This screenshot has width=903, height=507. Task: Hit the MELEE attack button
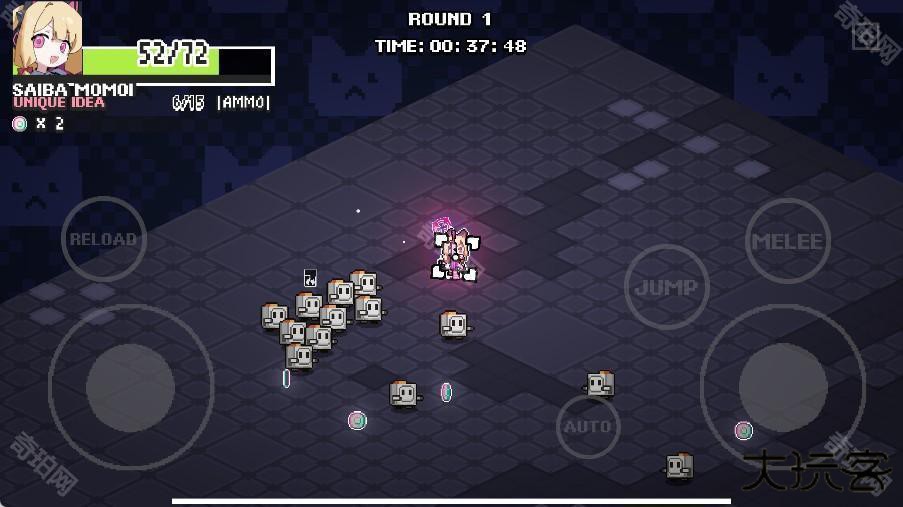(x=788, y=241)
